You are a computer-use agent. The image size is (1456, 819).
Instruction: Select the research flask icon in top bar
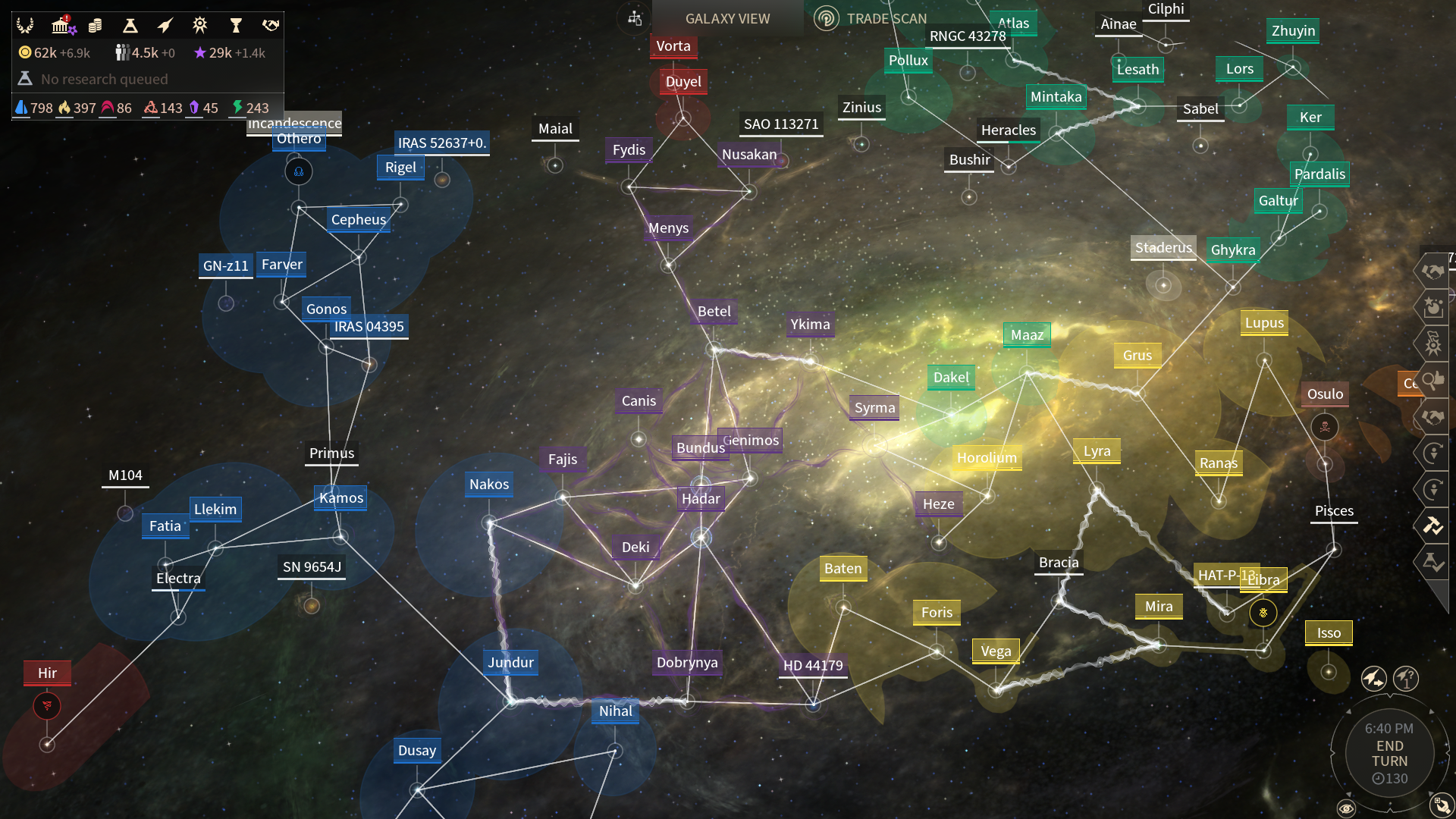(130, 25)
